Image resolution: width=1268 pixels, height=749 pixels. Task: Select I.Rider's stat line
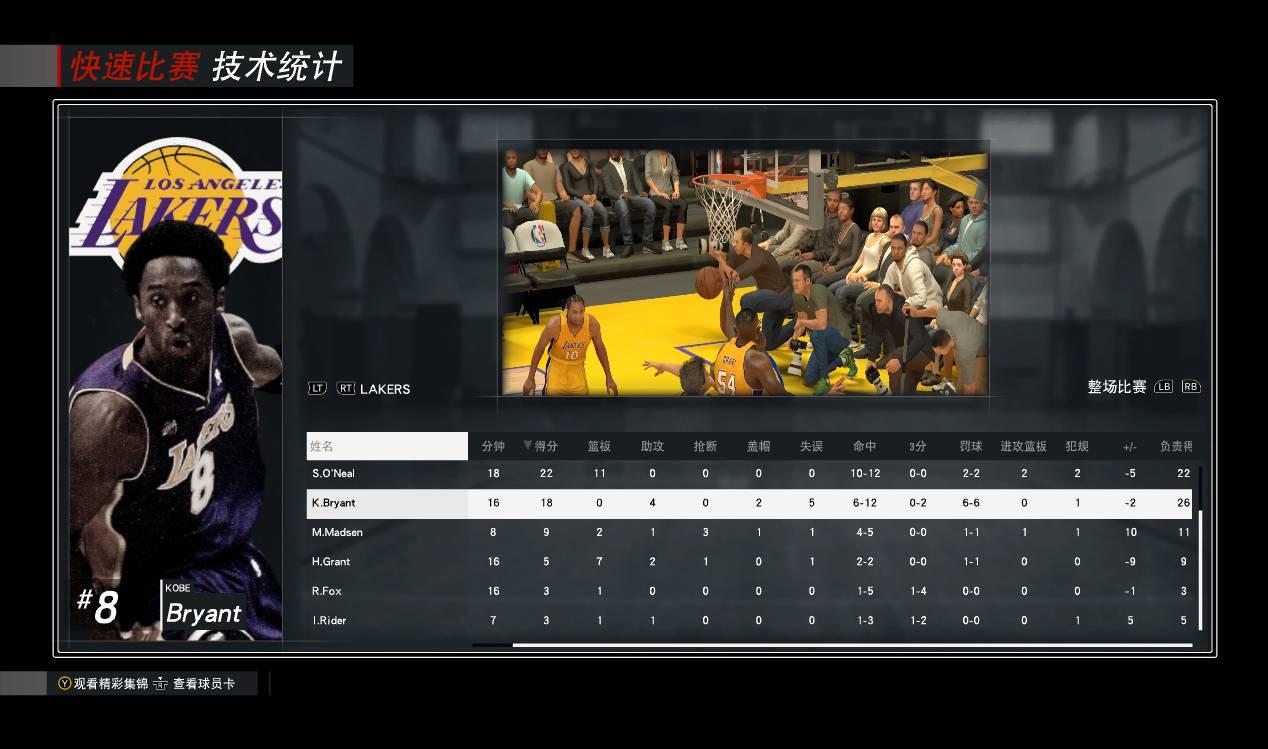tap(329, 621)
